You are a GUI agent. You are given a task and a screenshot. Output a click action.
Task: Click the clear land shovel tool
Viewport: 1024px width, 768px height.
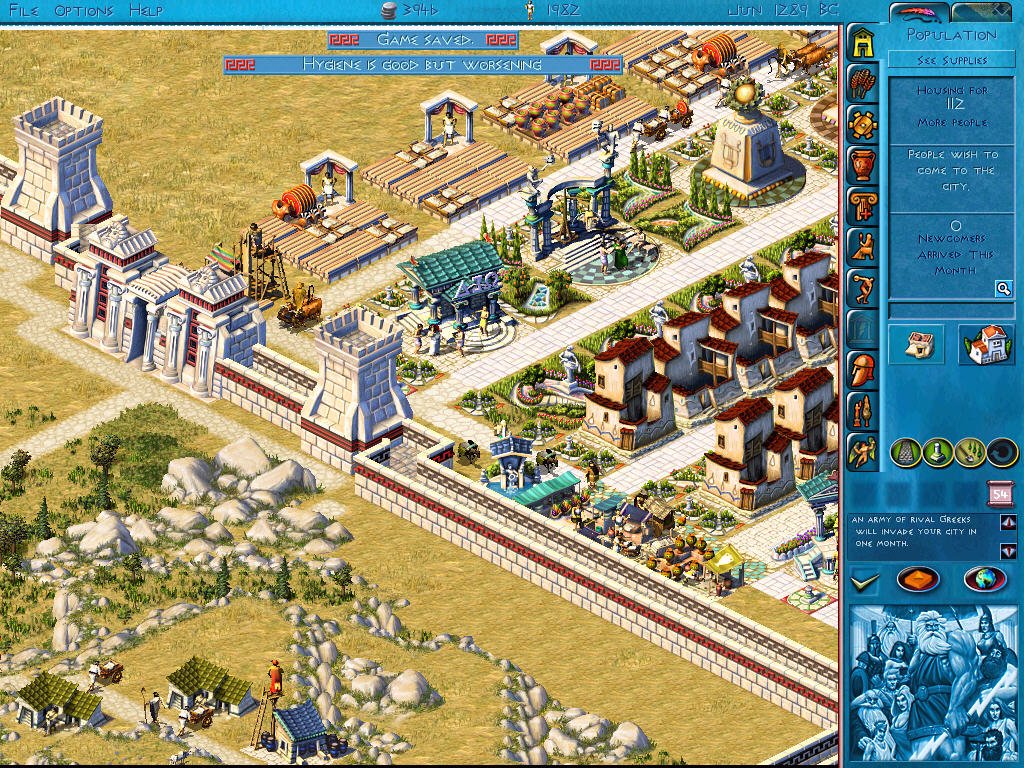click(970, 453)
